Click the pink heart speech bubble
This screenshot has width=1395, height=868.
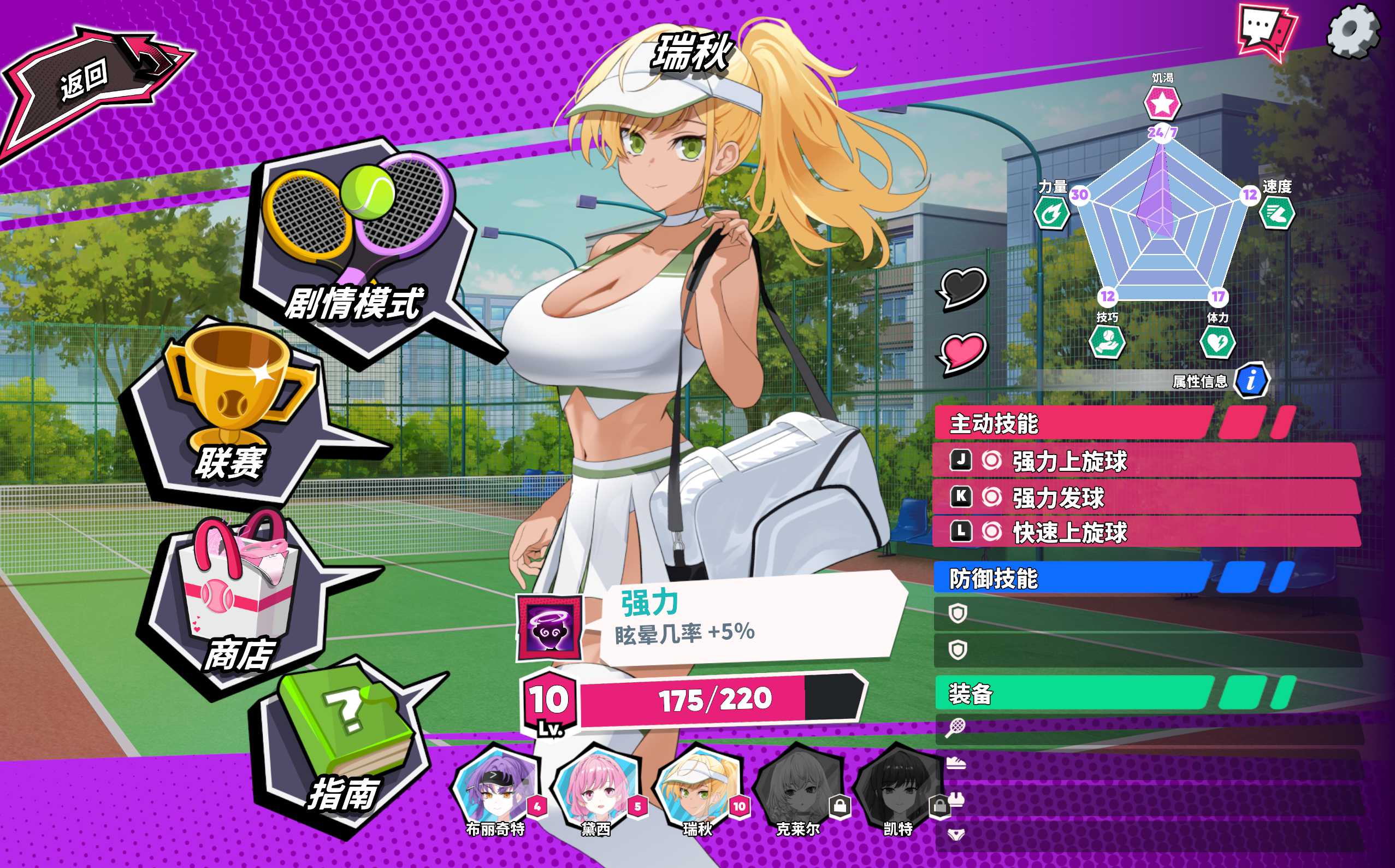tap(964, 351)
